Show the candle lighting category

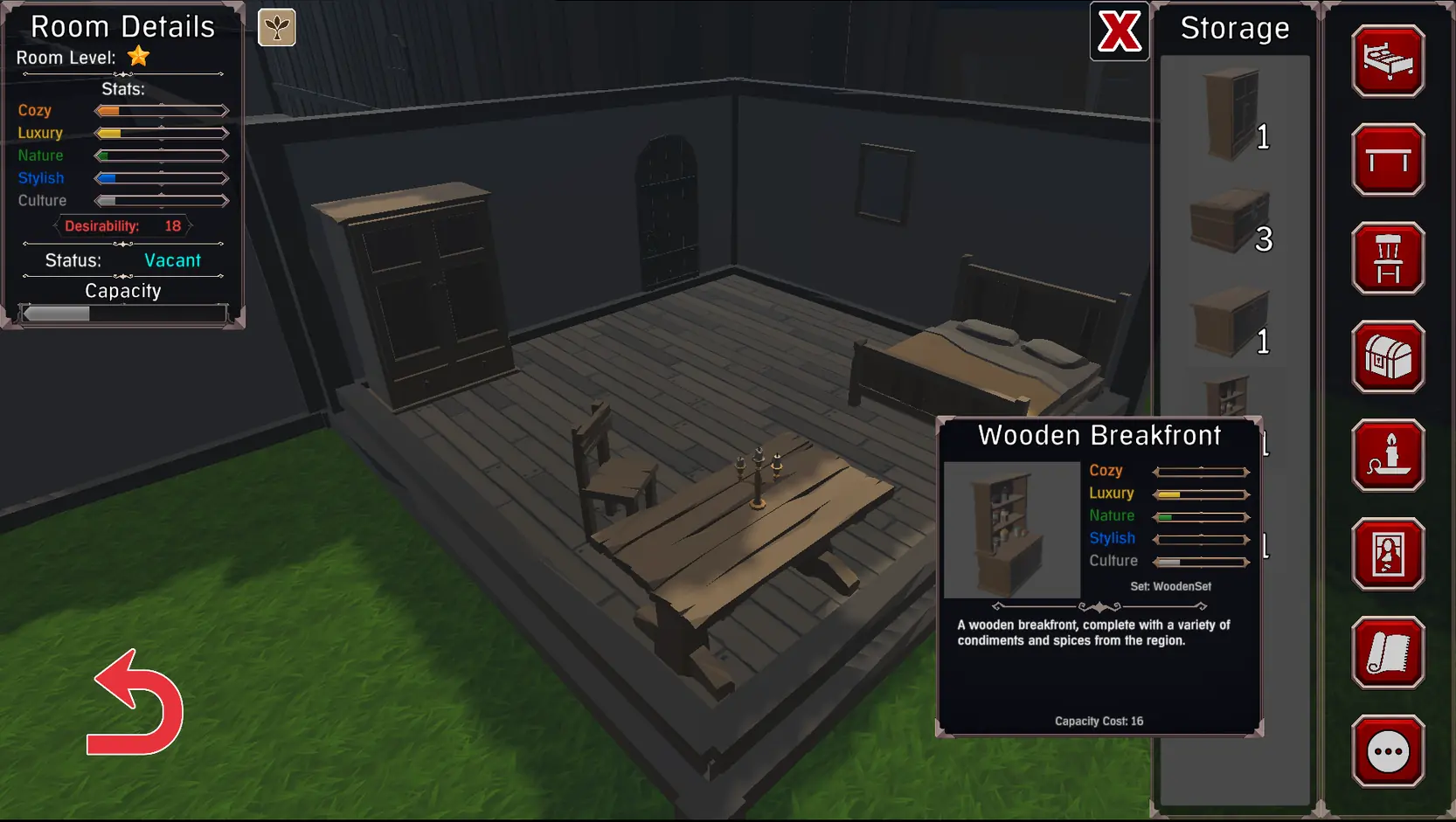(1388, 456)
